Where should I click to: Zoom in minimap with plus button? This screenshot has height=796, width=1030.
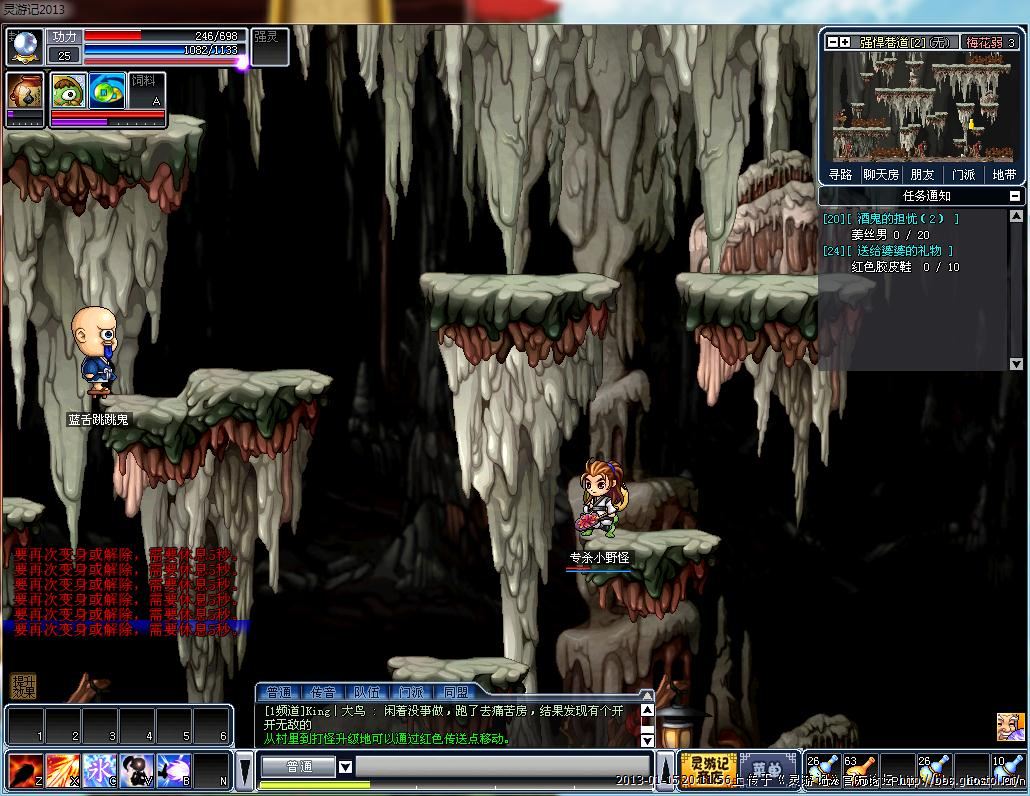845,42
